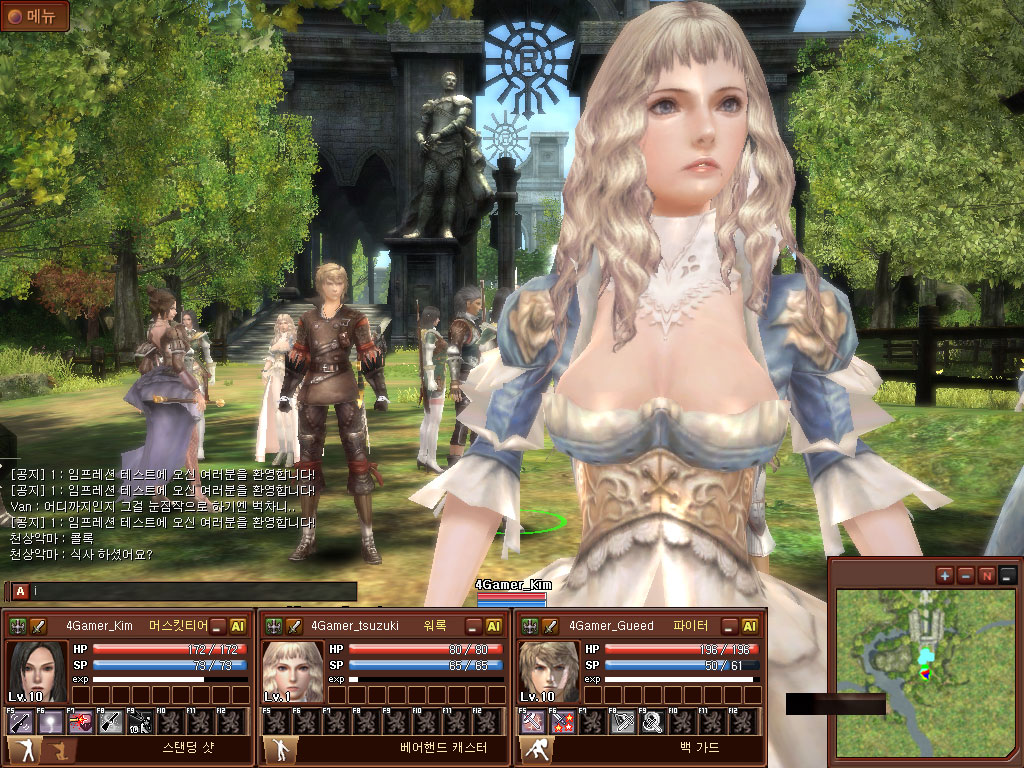Image resolution: width=1024 pixels, height=768 pixels.
Task: Minimize the 4Gamer_tsuzuki character panel
Action: pyautogui.click(x=474, y=626)
